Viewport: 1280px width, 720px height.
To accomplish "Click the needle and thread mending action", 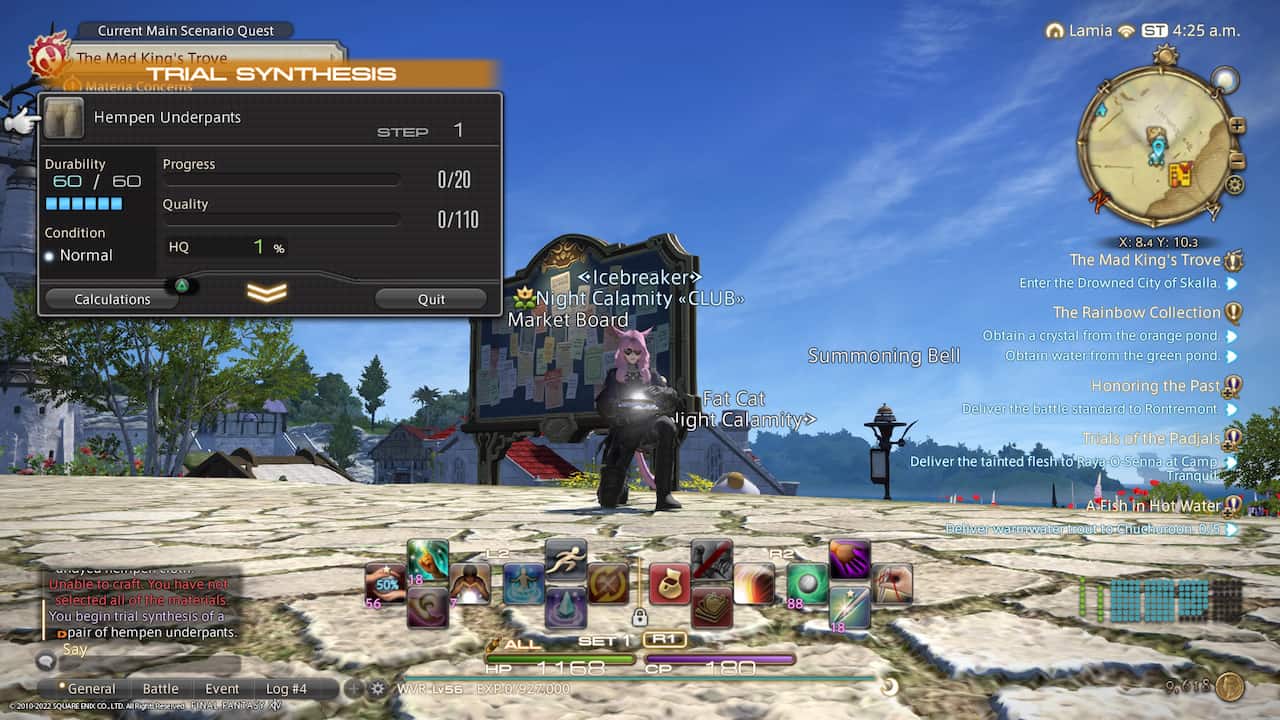I will [890, 583].
